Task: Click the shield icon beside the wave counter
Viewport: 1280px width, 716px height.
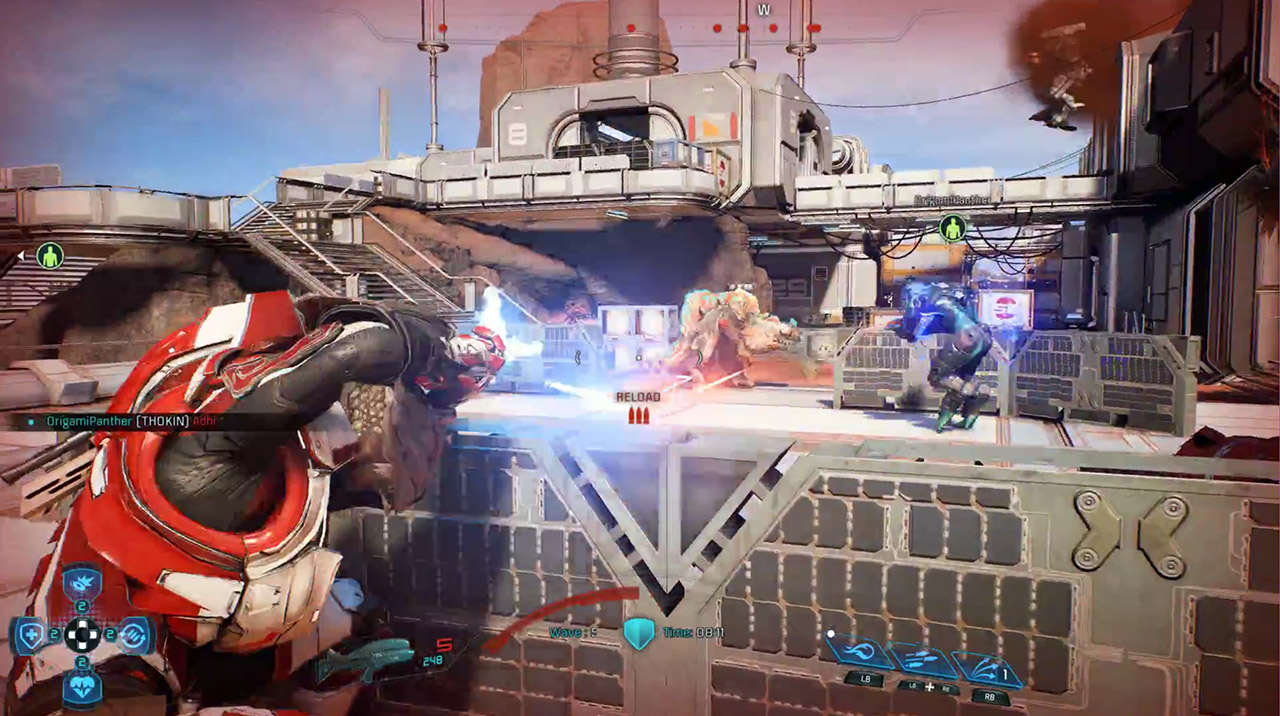Action: 638,632
